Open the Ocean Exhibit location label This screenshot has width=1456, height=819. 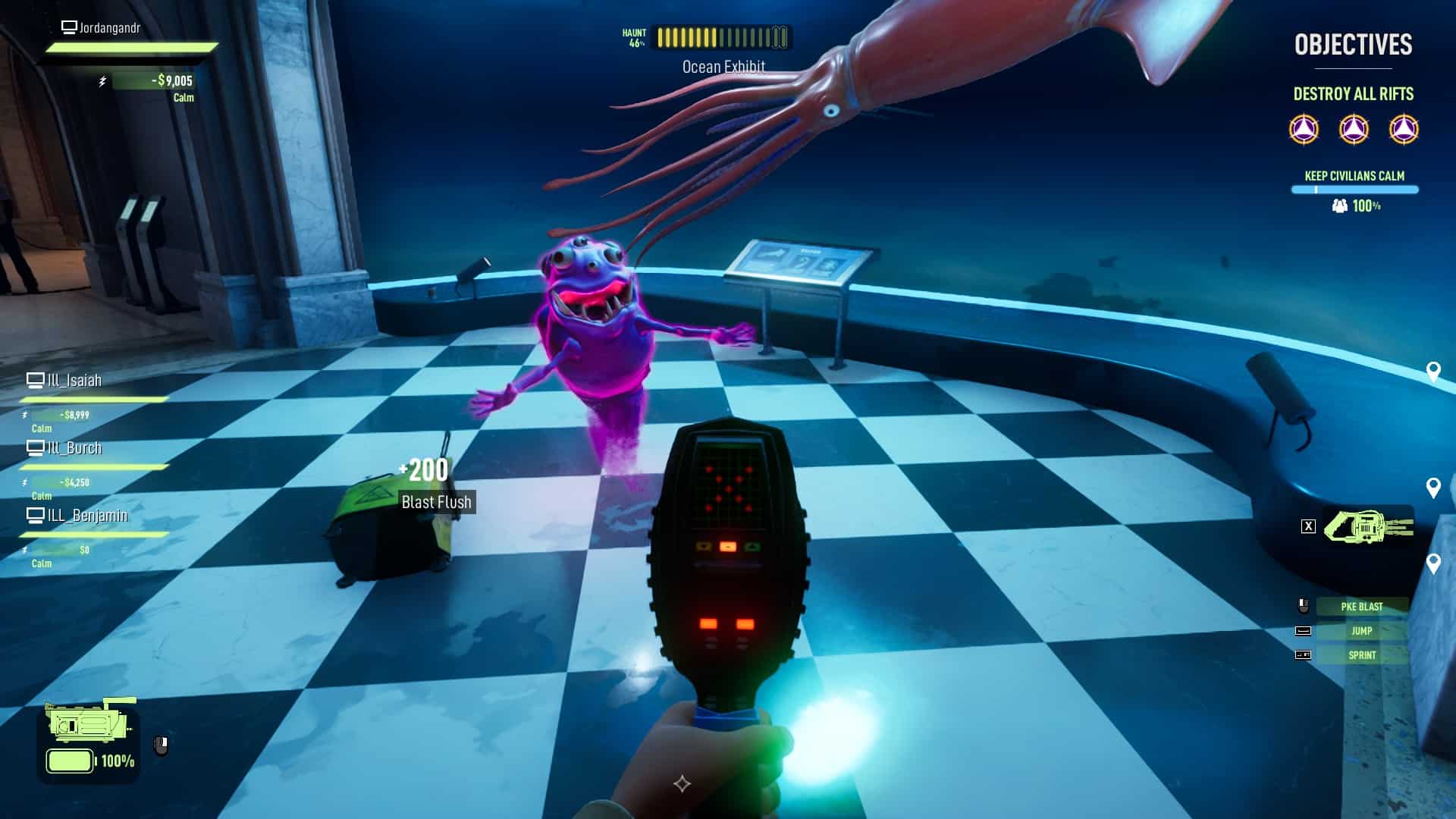pyautogui.click(x=723, y=66)
